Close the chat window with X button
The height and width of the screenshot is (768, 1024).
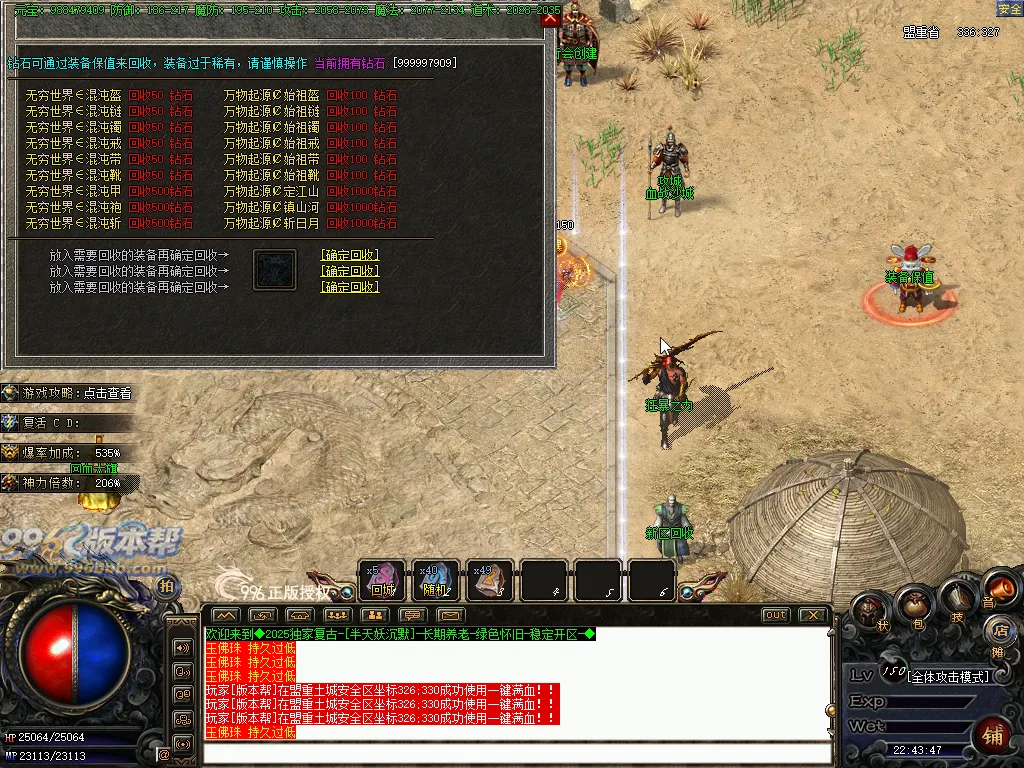pyautogui.click(x=813, y=615)
